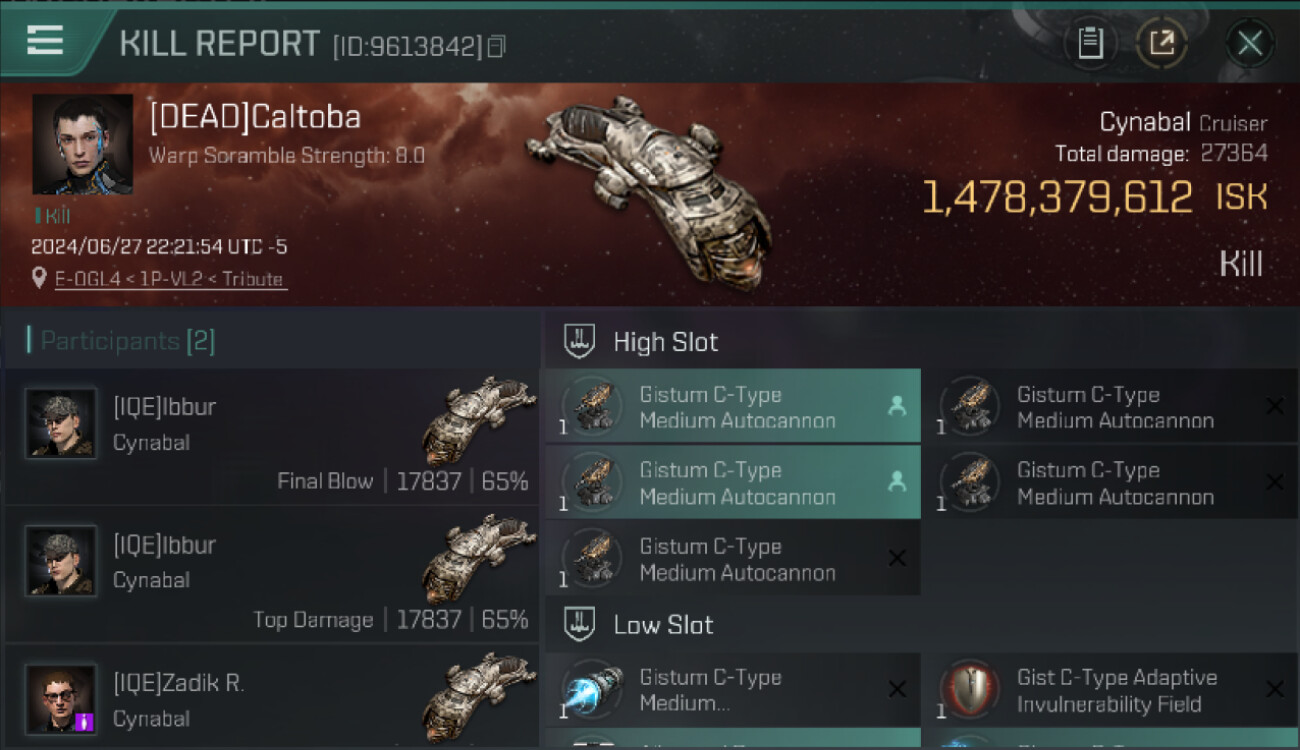Screen dimensions: 1300x750
Task: Select Ibbur's Final Blow participant row
Action: [272, 436]
